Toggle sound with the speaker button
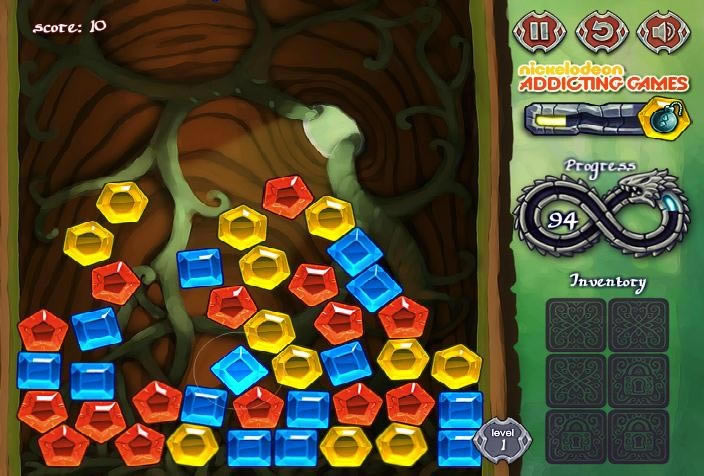Viewport: 704px width, 476px height. pos(656,30)
